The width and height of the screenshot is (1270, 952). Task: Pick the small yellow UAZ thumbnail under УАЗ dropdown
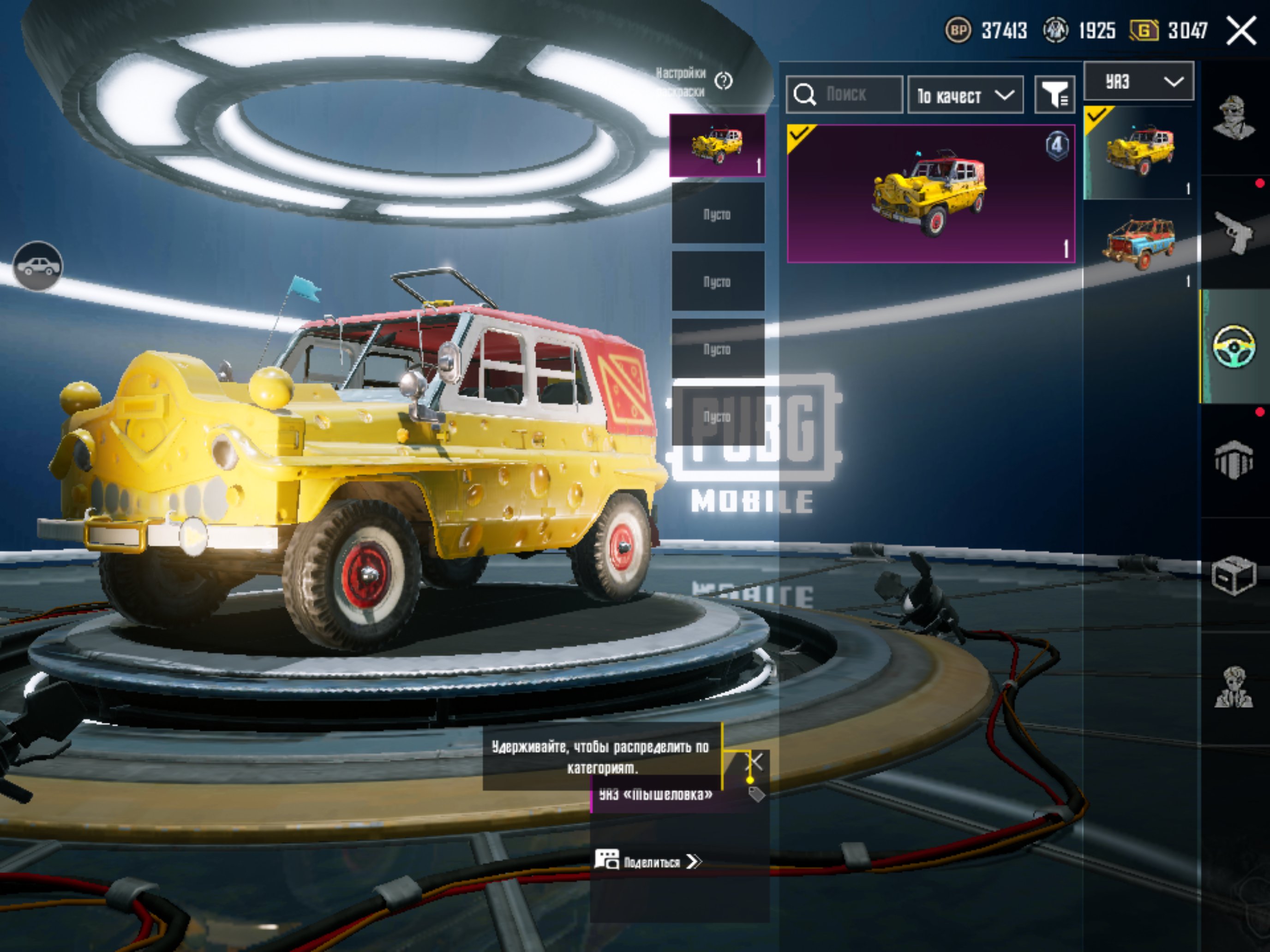(1138, 152)
